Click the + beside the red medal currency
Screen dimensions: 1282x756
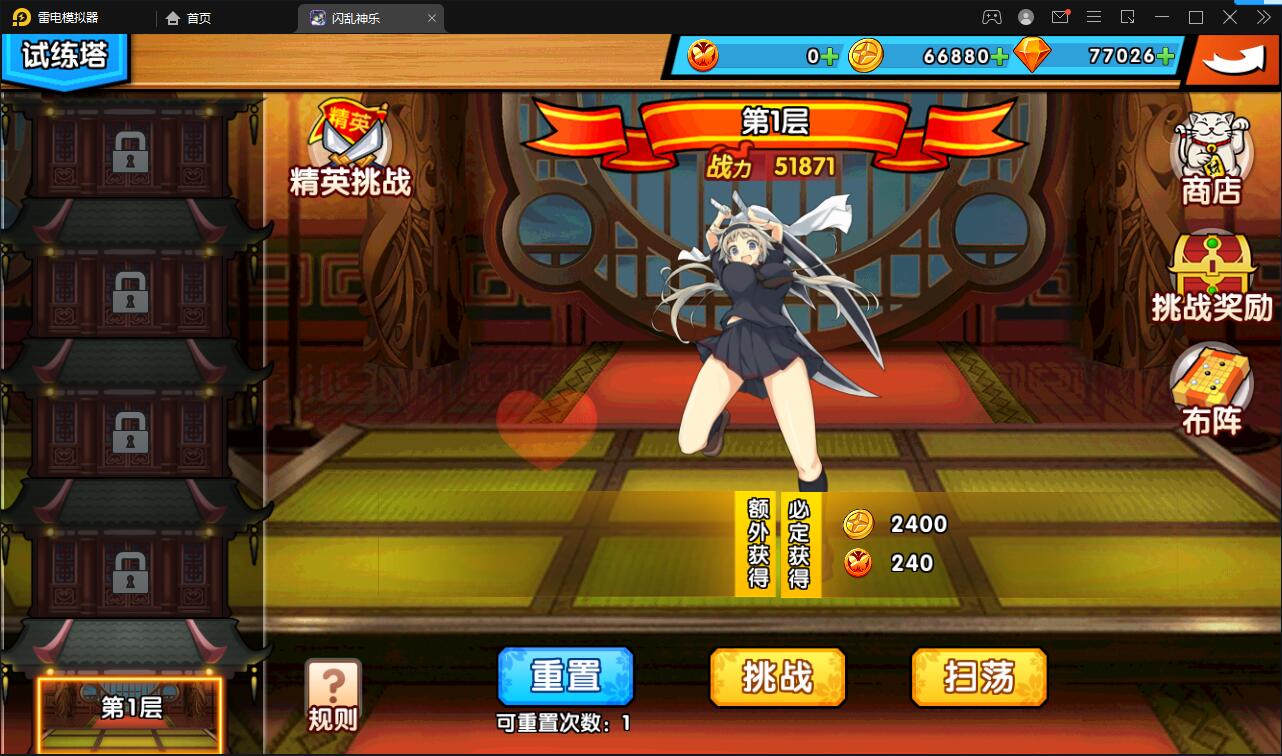coord(830,57)
